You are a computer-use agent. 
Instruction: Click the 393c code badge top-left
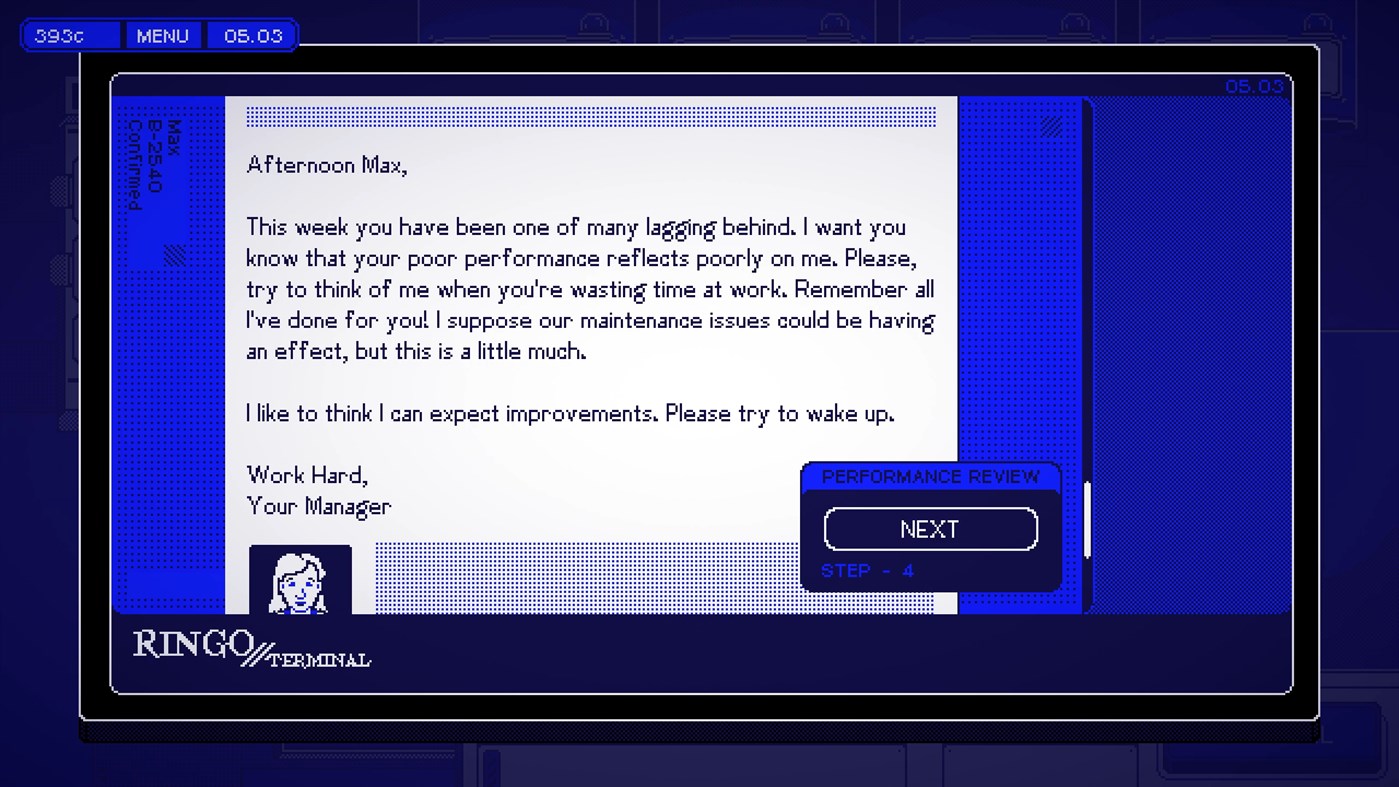click(x=68, y=34)
